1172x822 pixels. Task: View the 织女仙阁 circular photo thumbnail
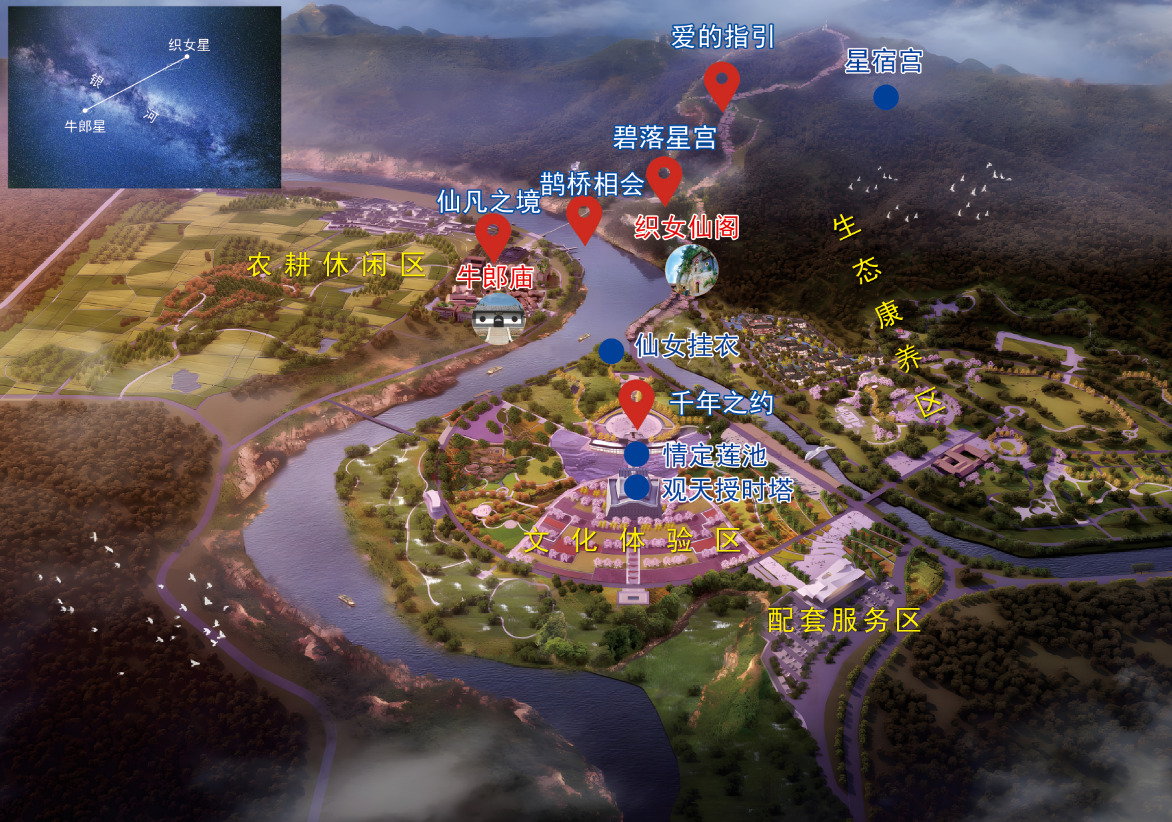[691, 270]
